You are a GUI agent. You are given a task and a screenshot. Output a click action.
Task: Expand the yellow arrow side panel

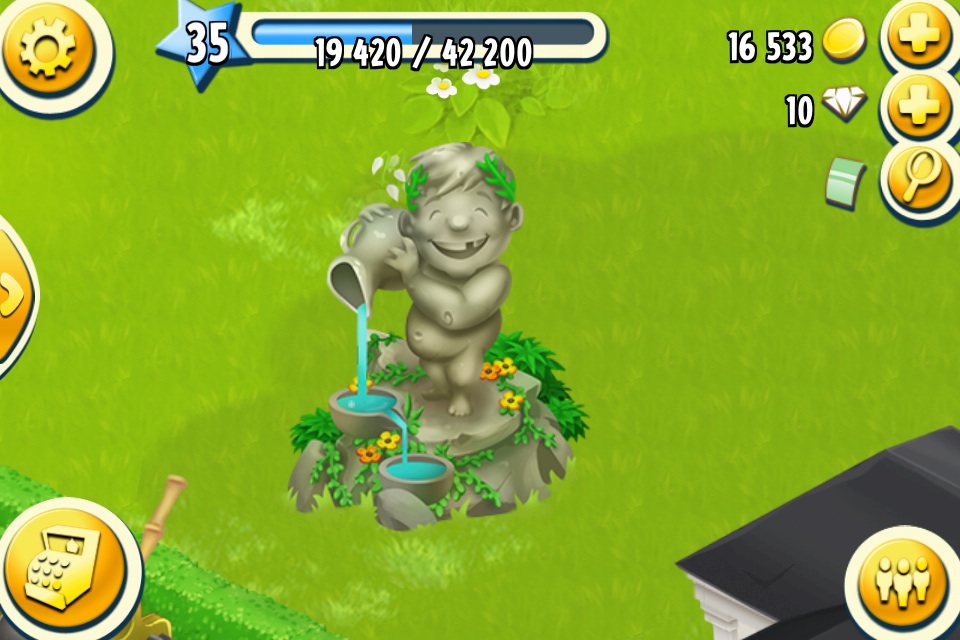(12, 295)
